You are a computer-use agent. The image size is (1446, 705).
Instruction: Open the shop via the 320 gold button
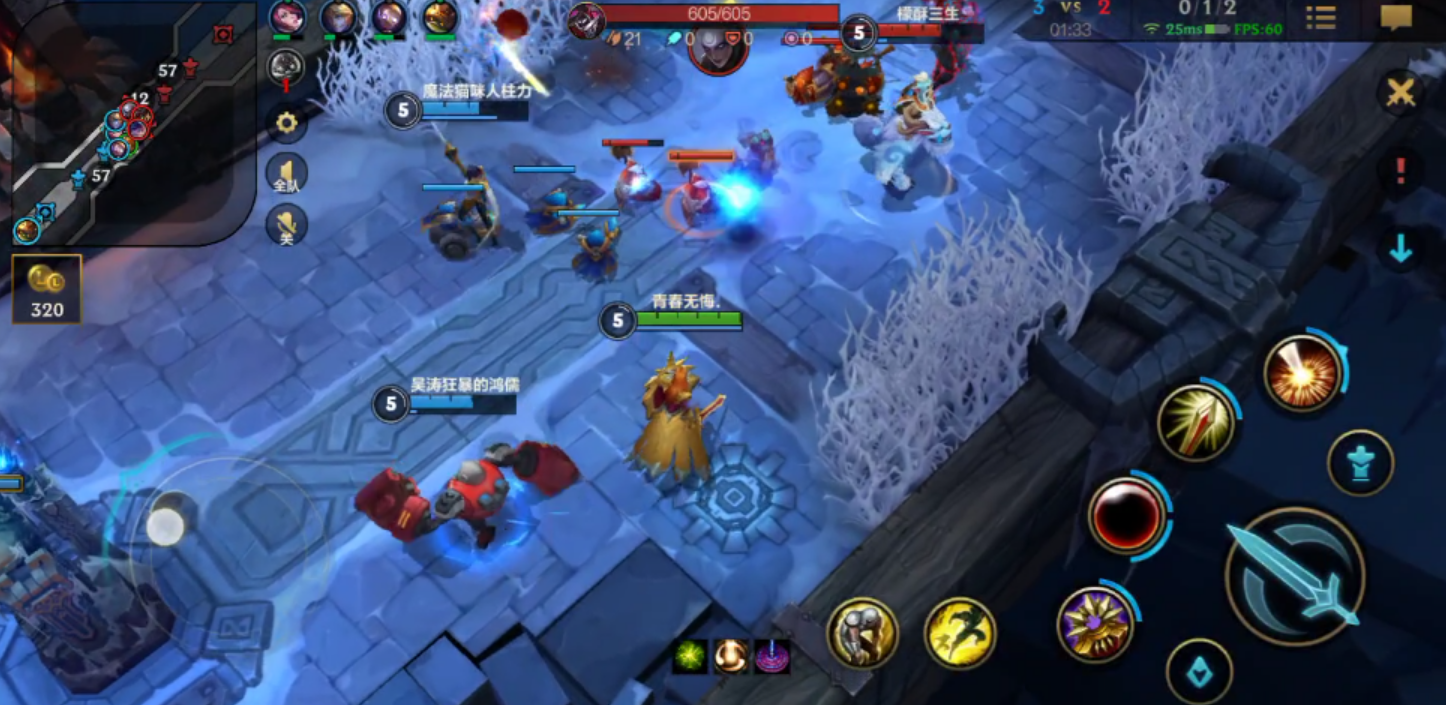pos(47,290)
